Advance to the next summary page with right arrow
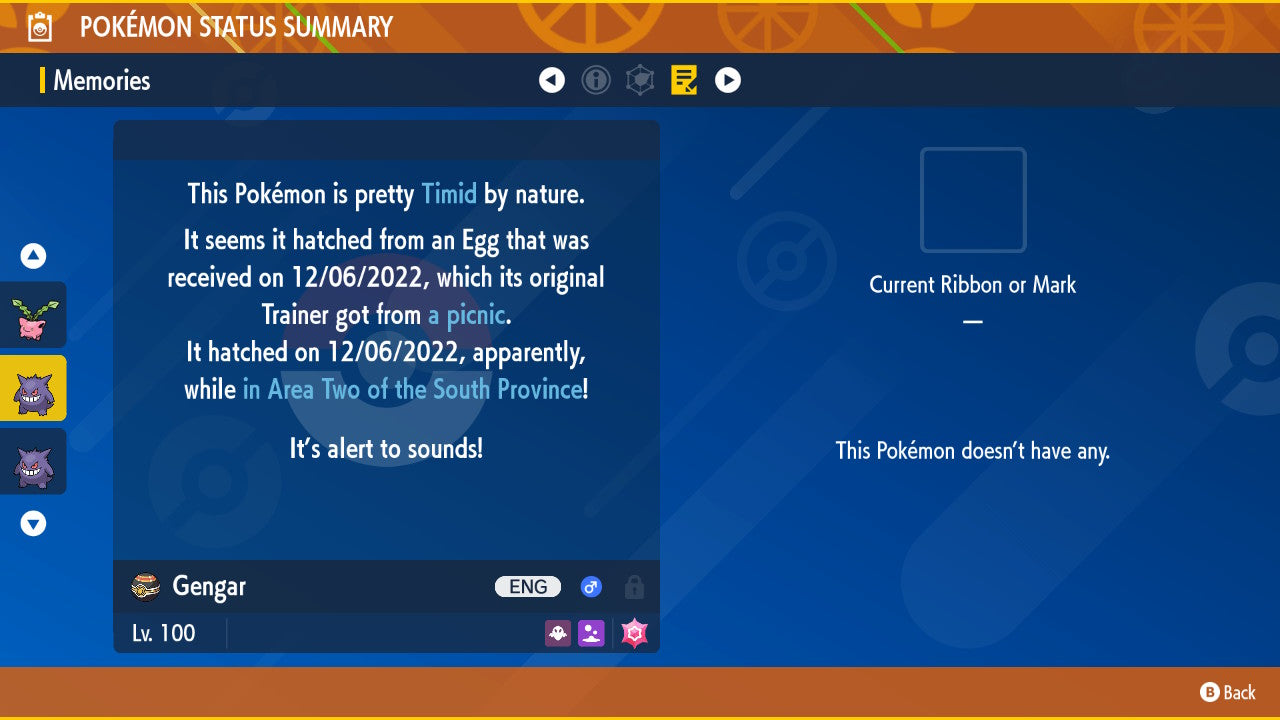The height and width of the screenshot is (720, 1280). [727, 80]
